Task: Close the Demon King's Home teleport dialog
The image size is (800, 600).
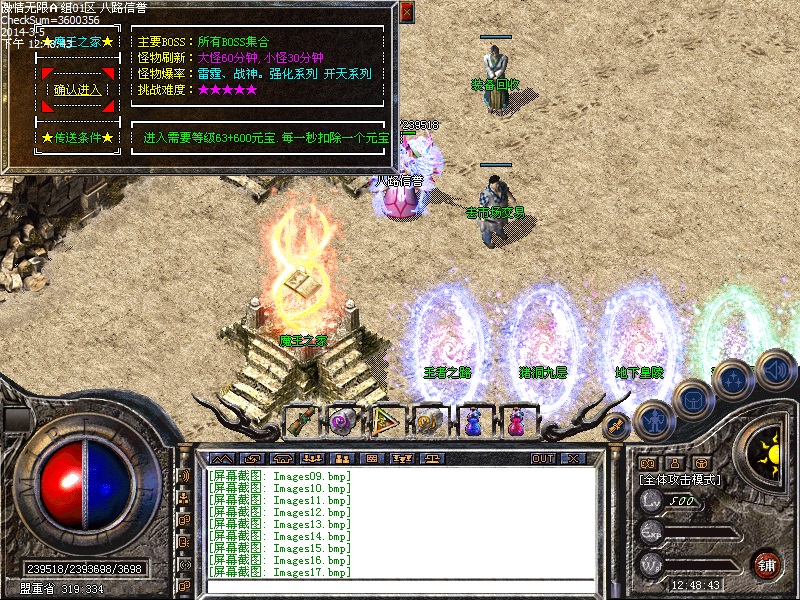Action: [406, 13]
